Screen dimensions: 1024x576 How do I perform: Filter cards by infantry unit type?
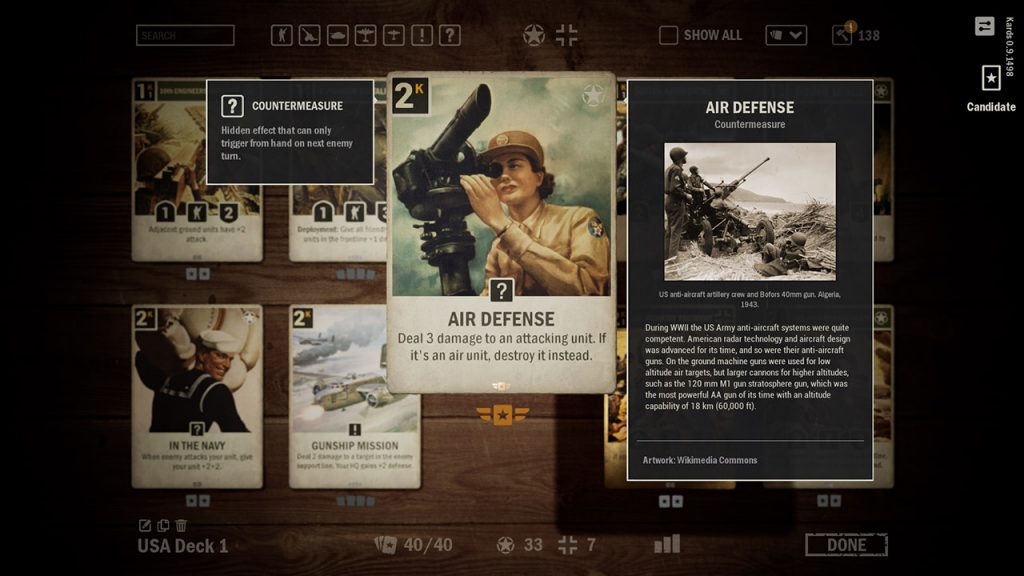point(282,35)
